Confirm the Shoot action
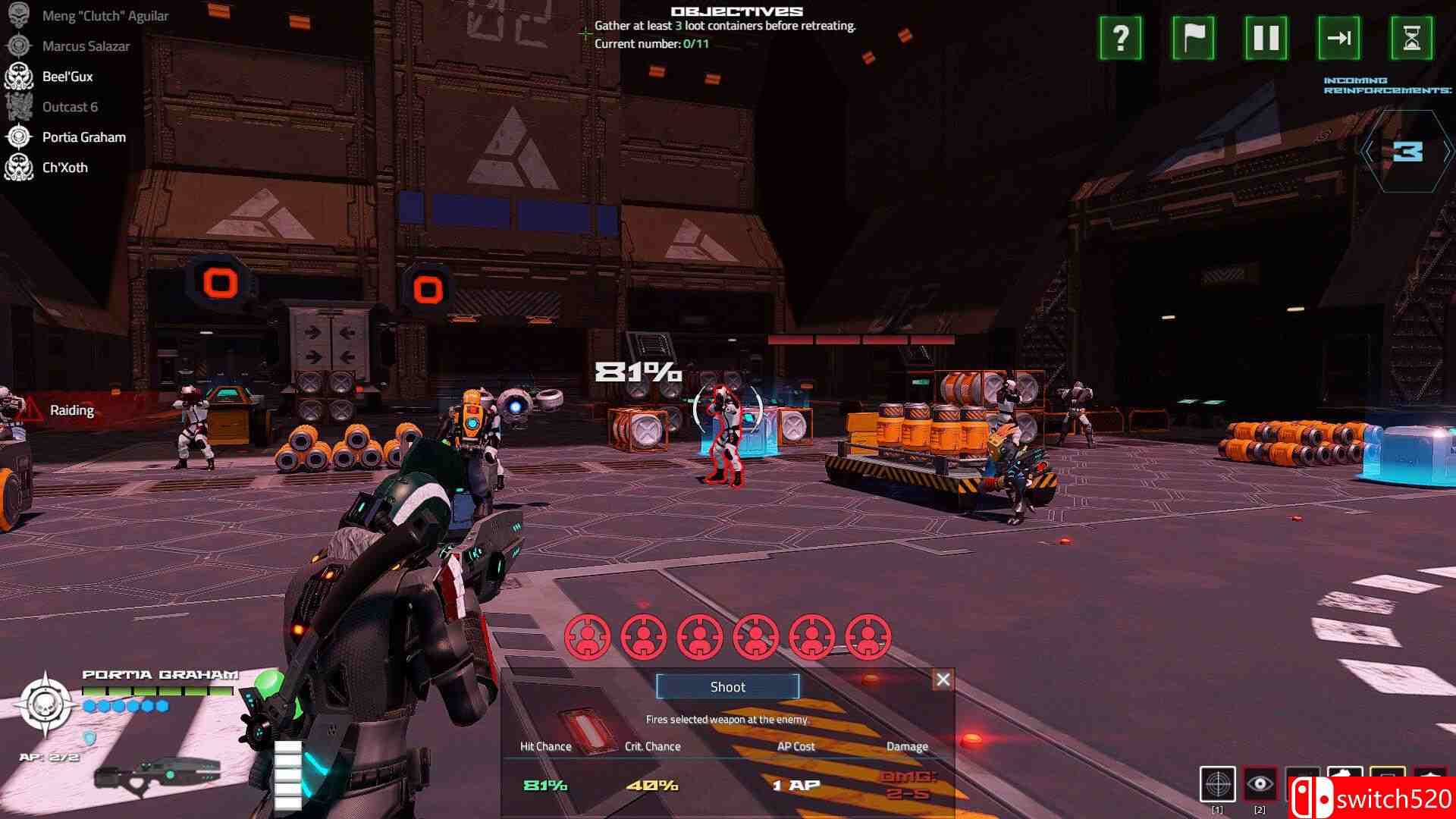This screenshot has width=1456, height=819. (x=727, y=687)
